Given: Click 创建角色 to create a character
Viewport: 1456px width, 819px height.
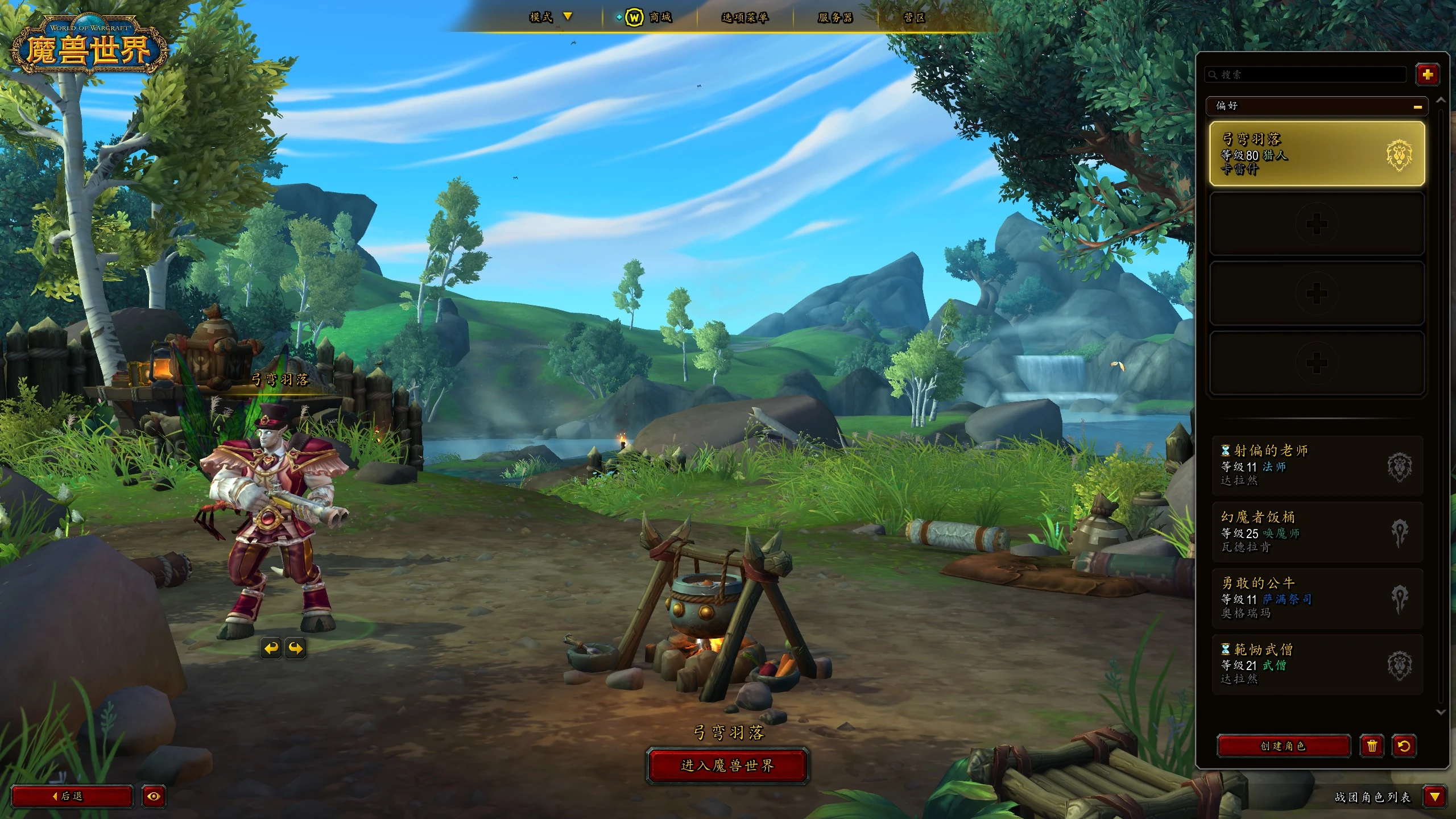Looking at the screenshot, I should pyautogui.click(x=1283, y=746).
